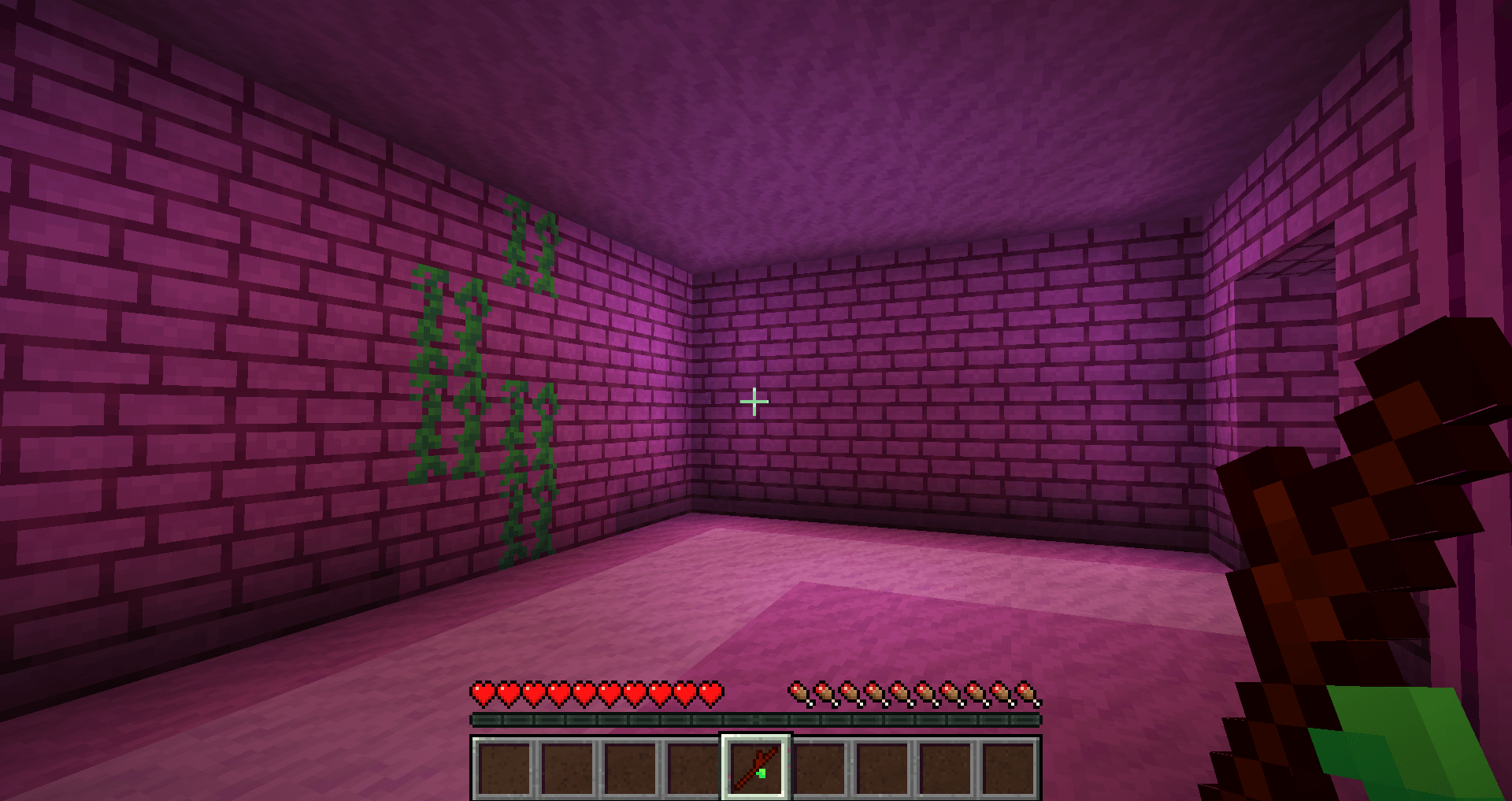Click the crosshair at screen center
1512x801 pixels.
[754, 400]
